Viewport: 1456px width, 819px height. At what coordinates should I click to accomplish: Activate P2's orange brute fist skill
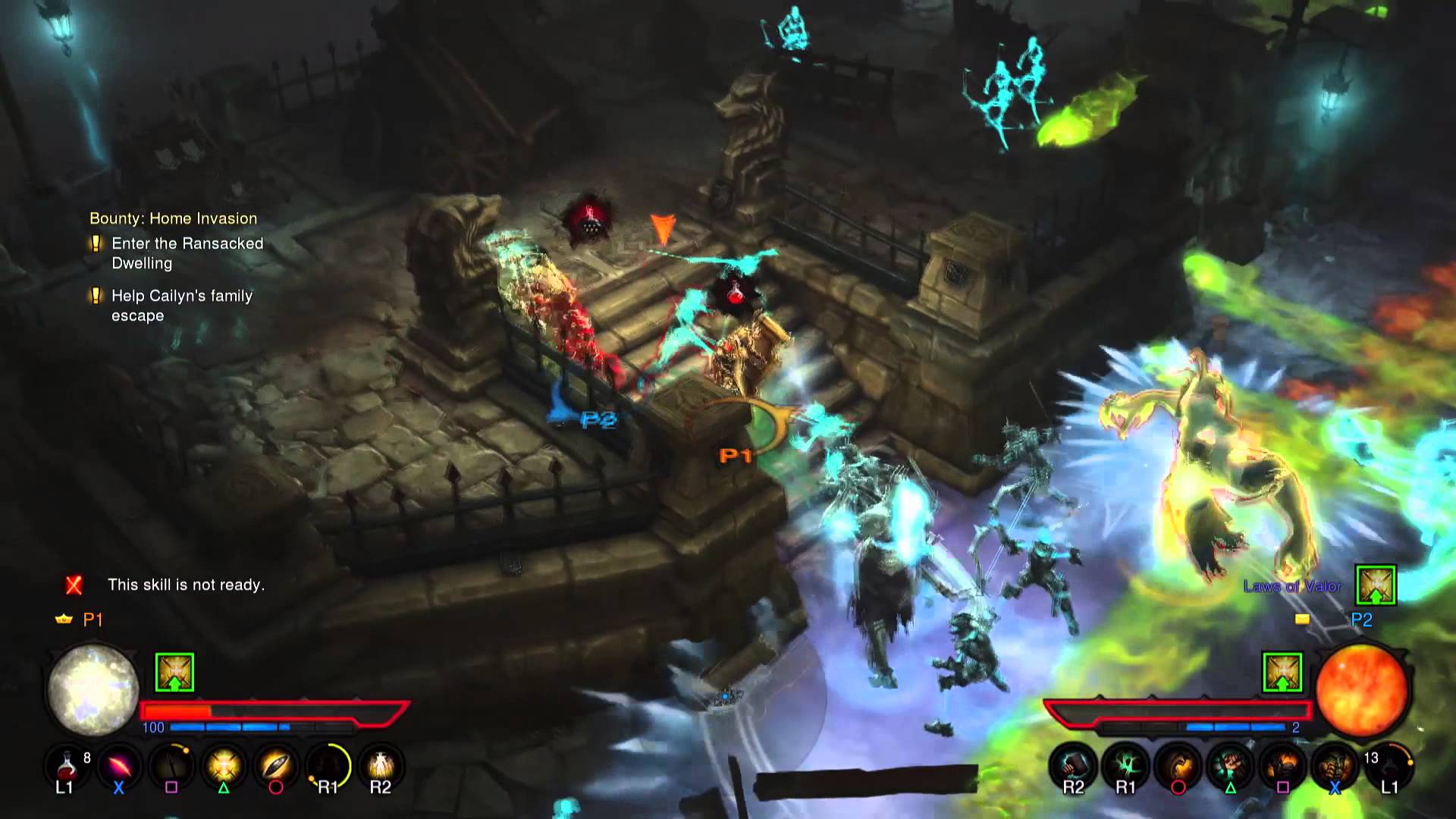point(1335,764)
